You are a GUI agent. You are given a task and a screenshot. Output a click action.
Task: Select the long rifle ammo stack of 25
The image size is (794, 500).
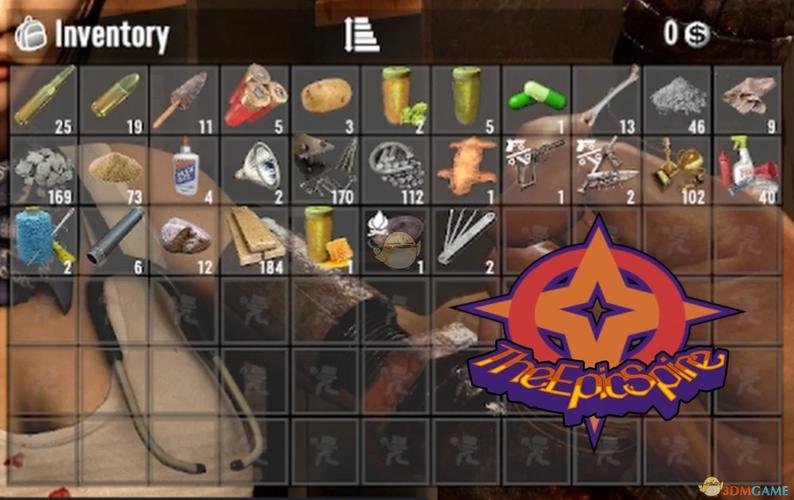coord(45,96)
